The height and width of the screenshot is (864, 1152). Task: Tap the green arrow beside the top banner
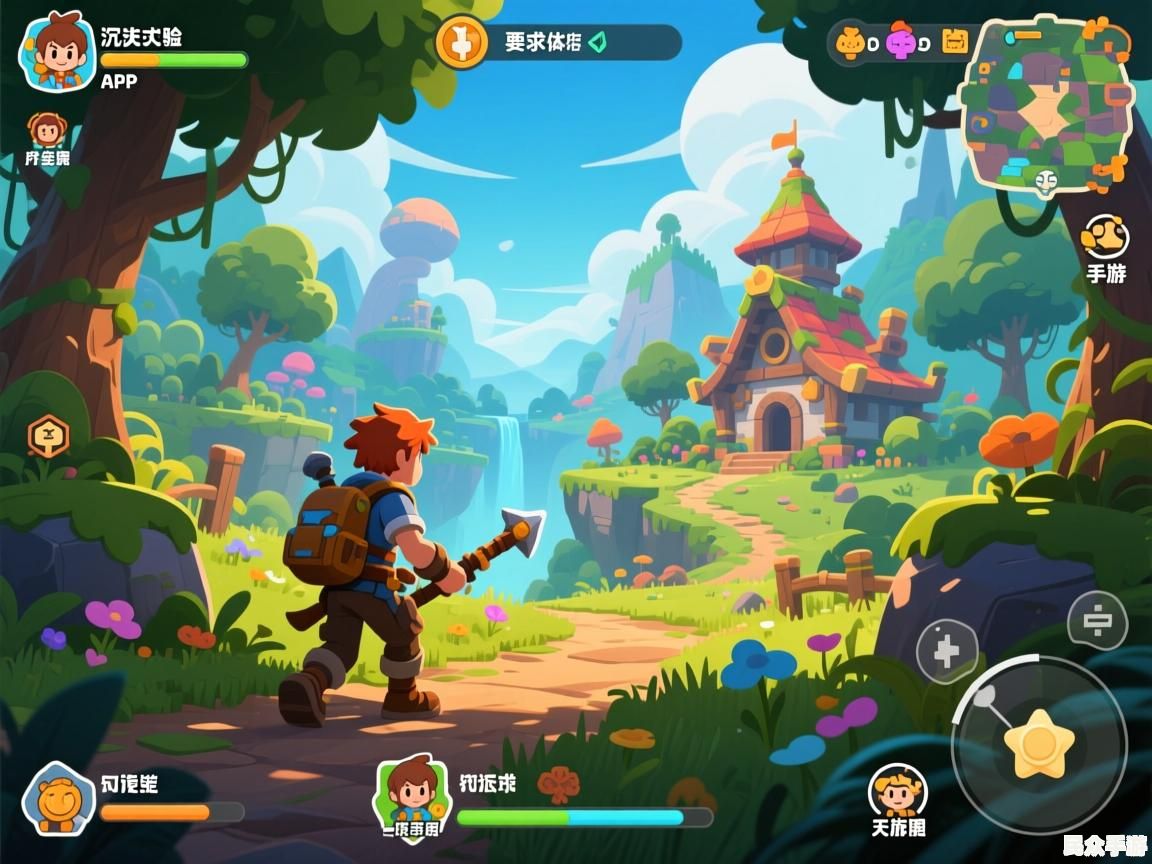pos(597,42)
